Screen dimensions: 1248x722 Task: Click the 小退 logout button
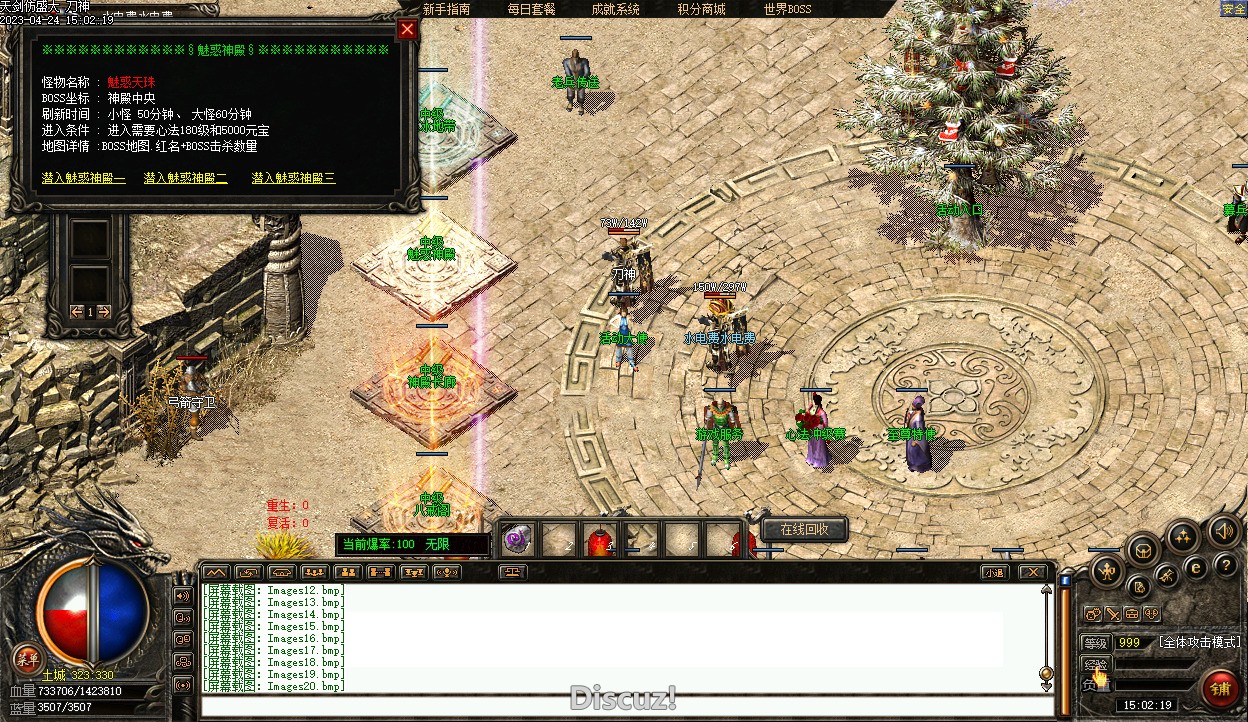(993, 573)
